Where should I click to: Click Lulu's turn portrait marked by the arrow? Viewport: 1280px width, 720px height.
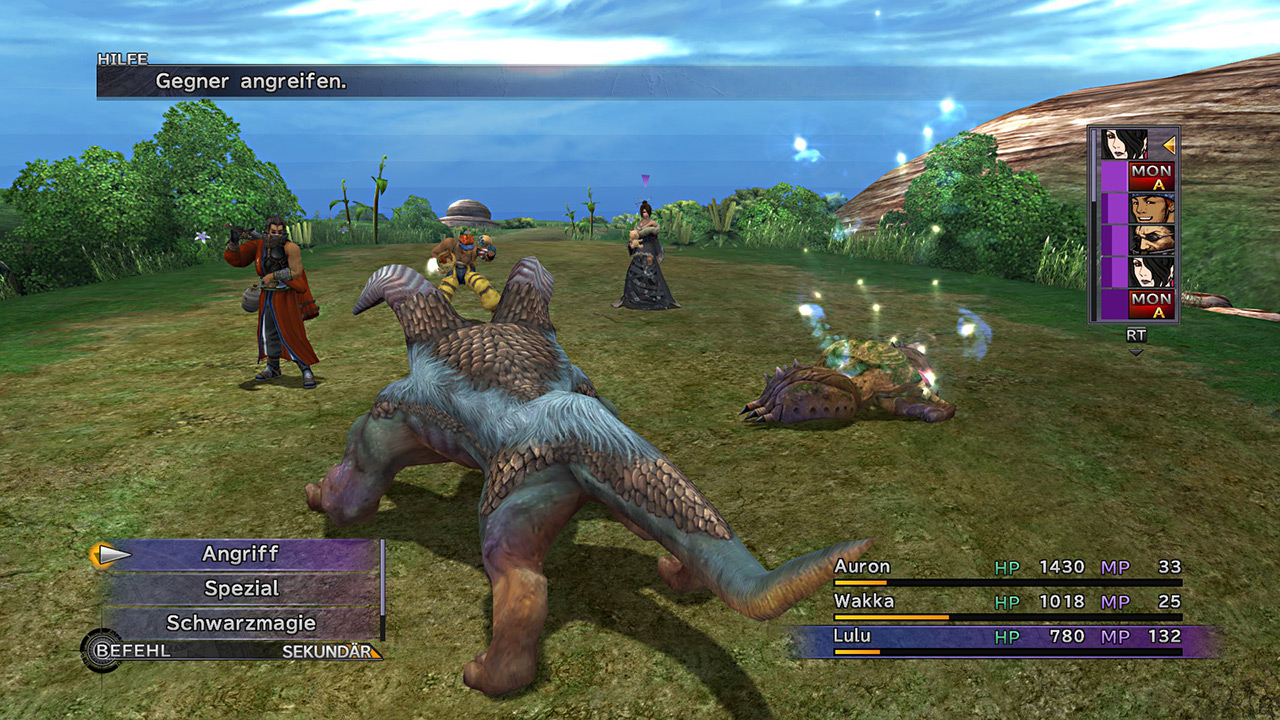(x=1124, y=145)
